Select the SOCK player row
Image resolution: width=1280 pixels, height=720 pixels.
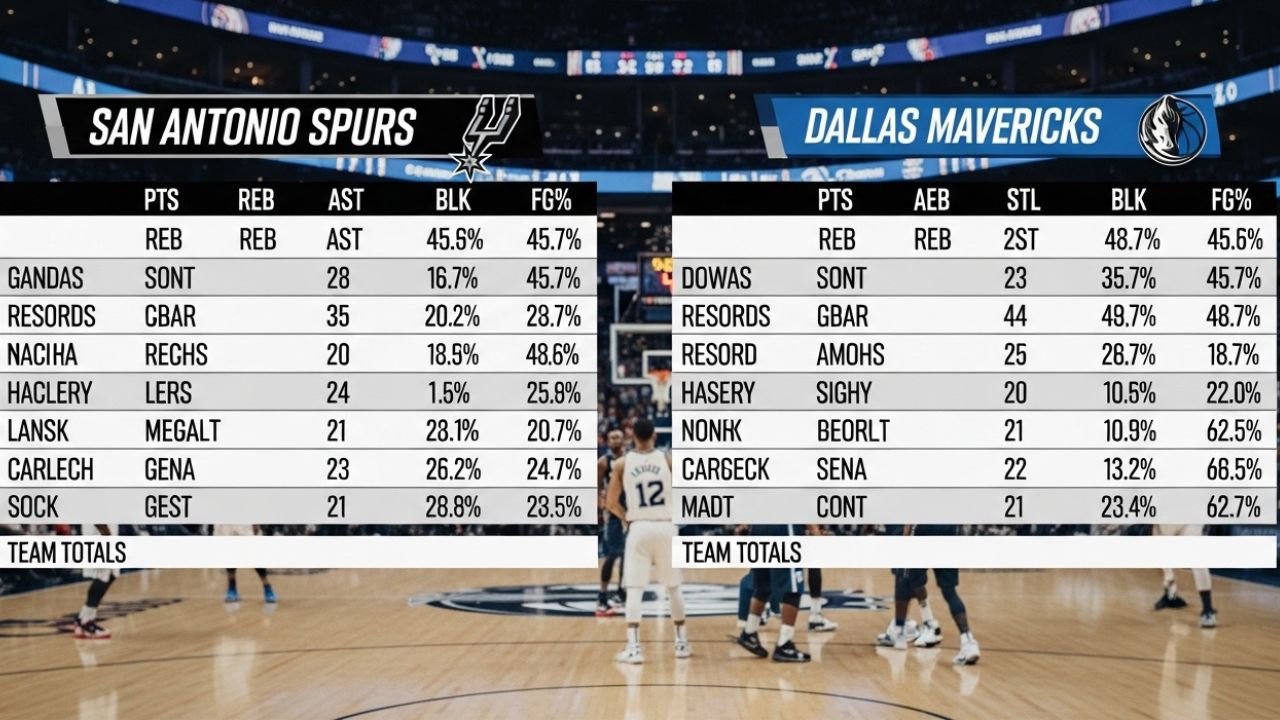(x=298, y=506)
